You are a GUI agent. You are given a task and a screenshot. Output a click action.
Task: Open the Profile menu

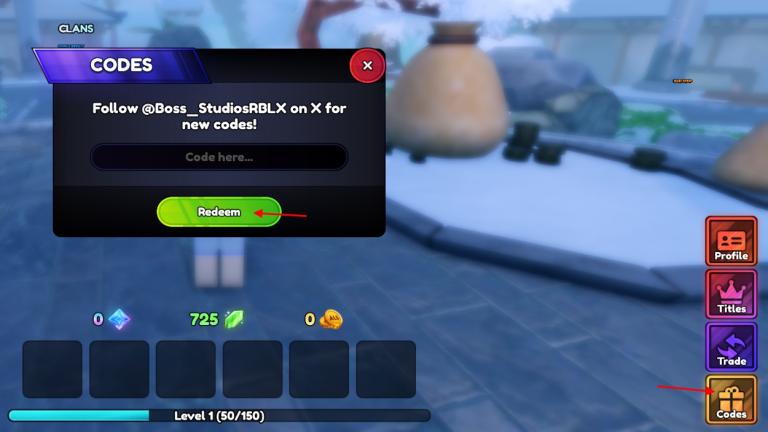click(x=731, y=241)
